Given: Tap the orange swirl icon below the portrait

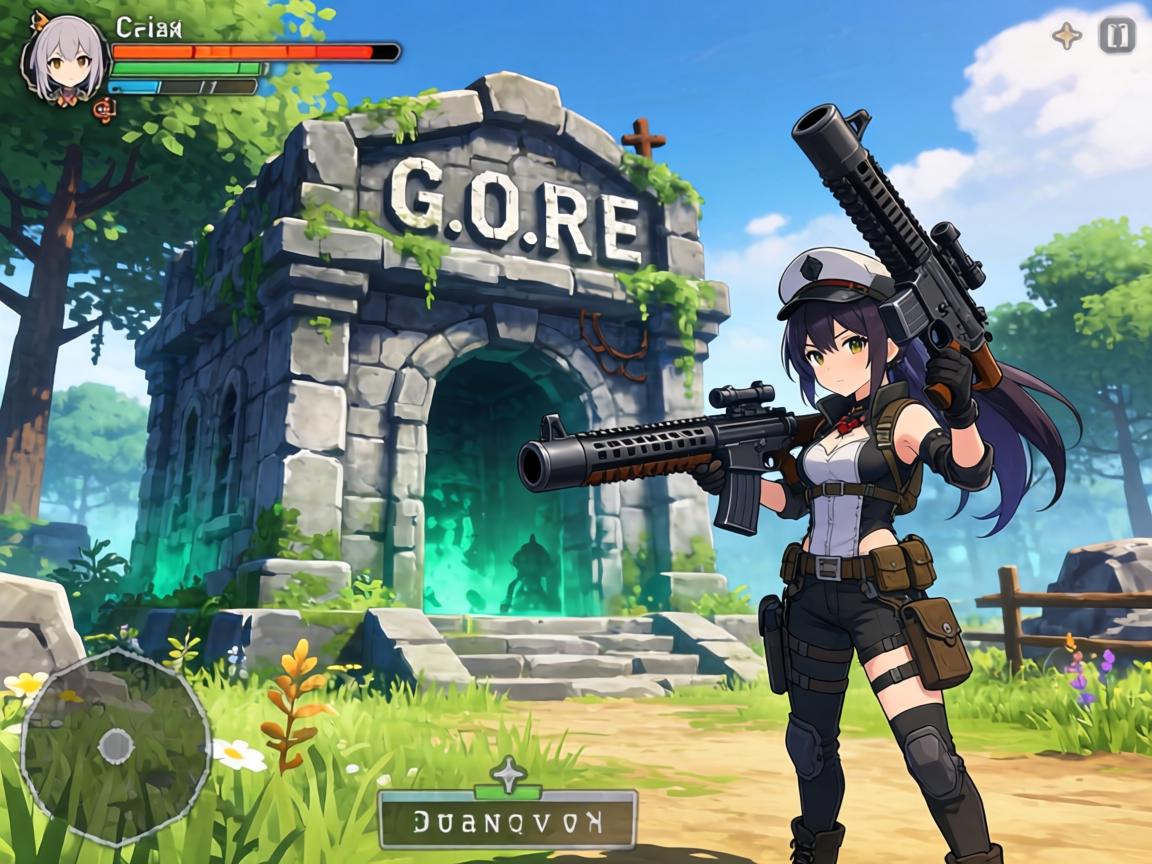Looking at the screenshot, I should coord(100,109).
